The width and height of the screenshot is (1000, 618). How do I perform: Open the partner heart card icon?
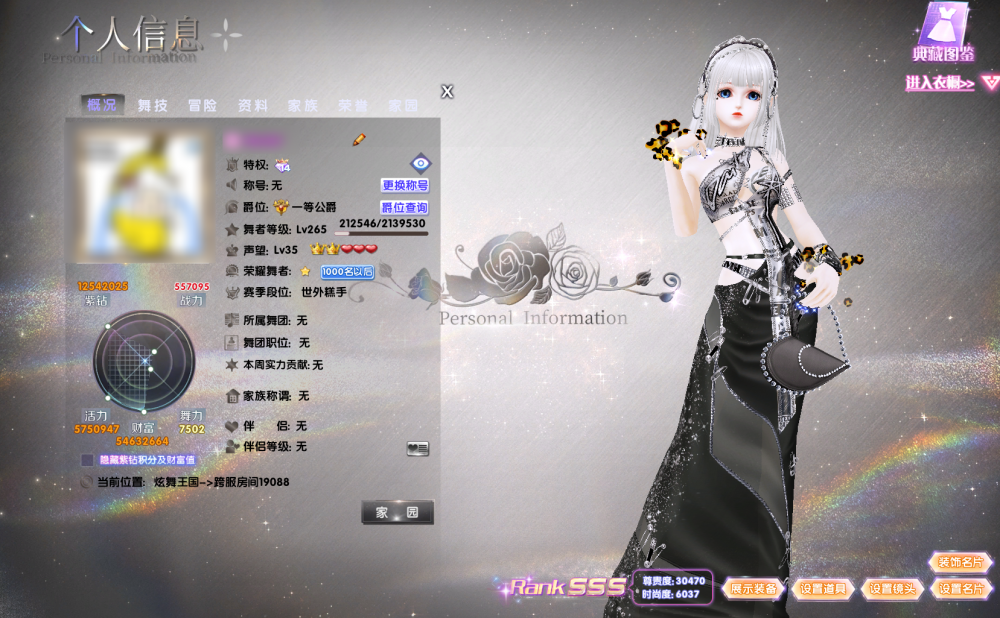pos(418,449)
